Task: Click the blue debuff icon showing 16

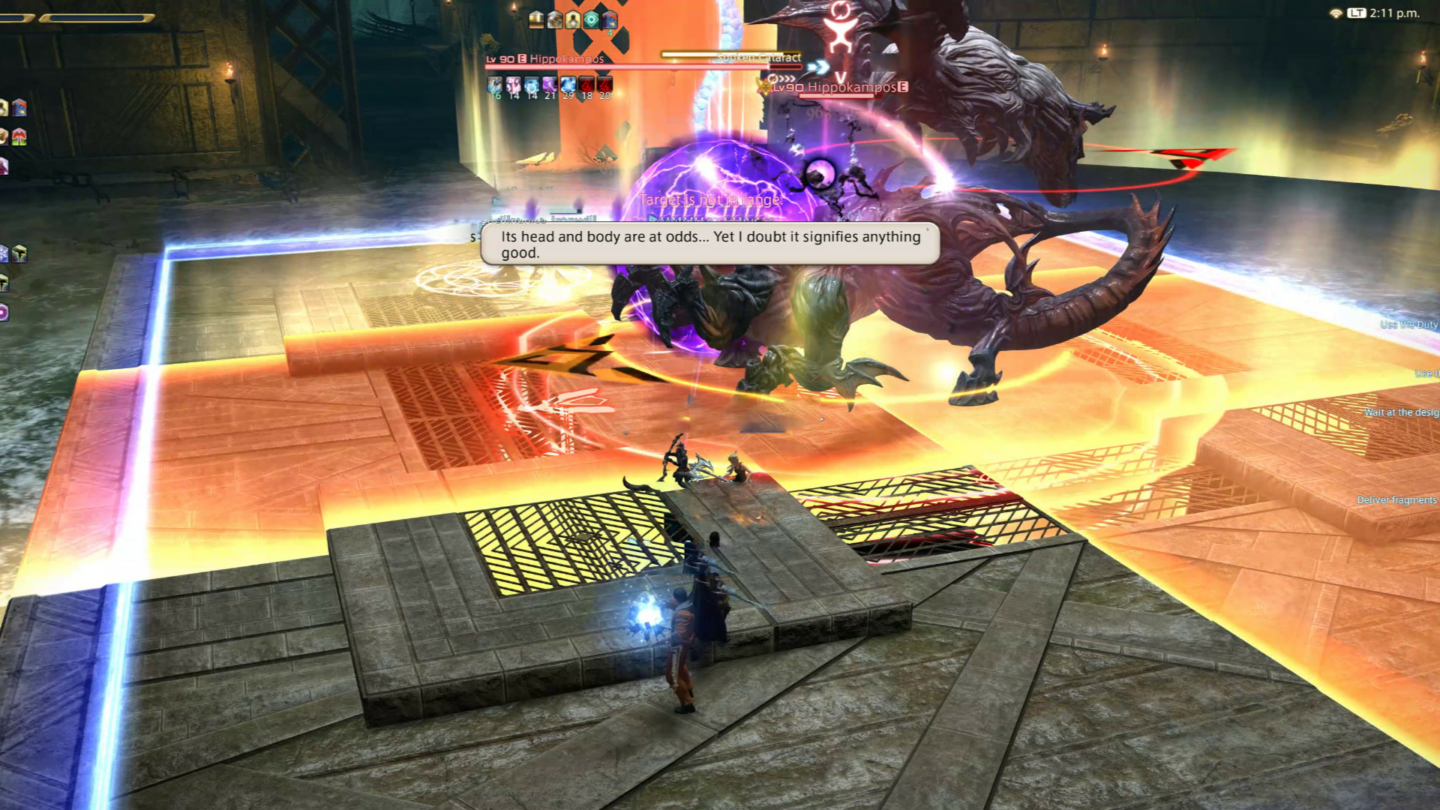Action: [493, 86]
